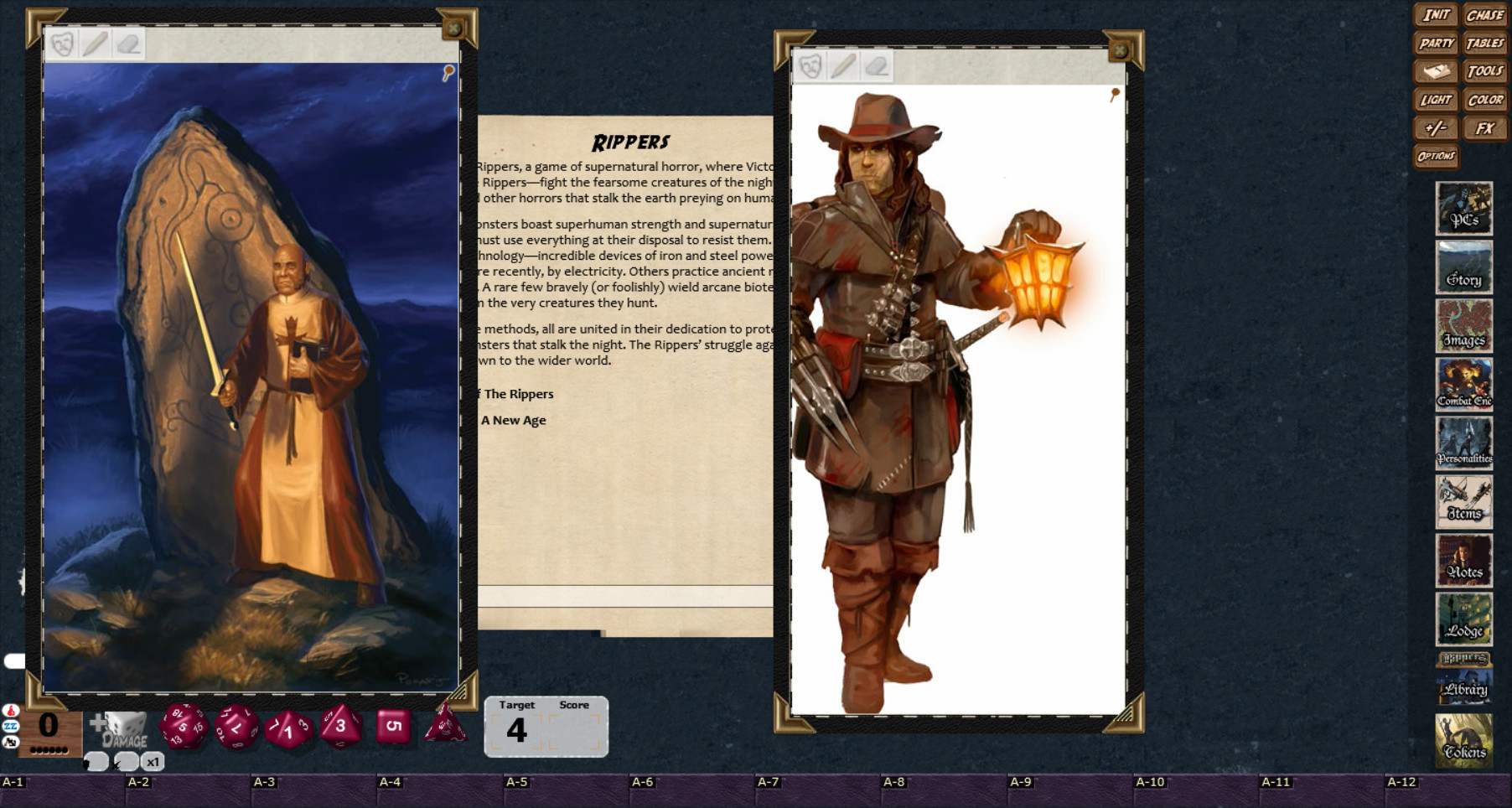Open the Color picker tool

1485,100
